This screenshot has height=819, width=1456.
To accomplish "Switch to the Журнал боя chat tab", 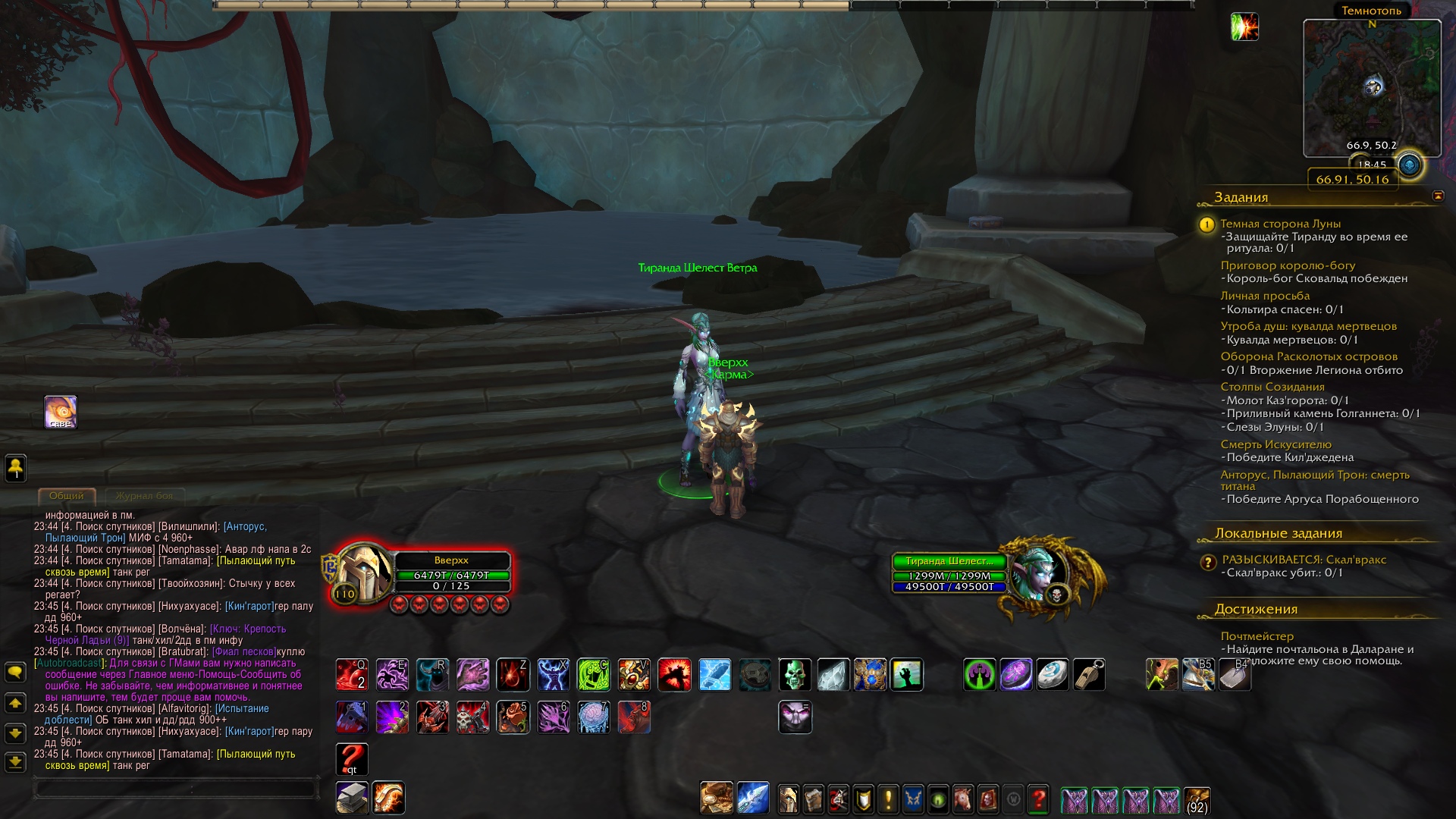I will coord(144,496).
